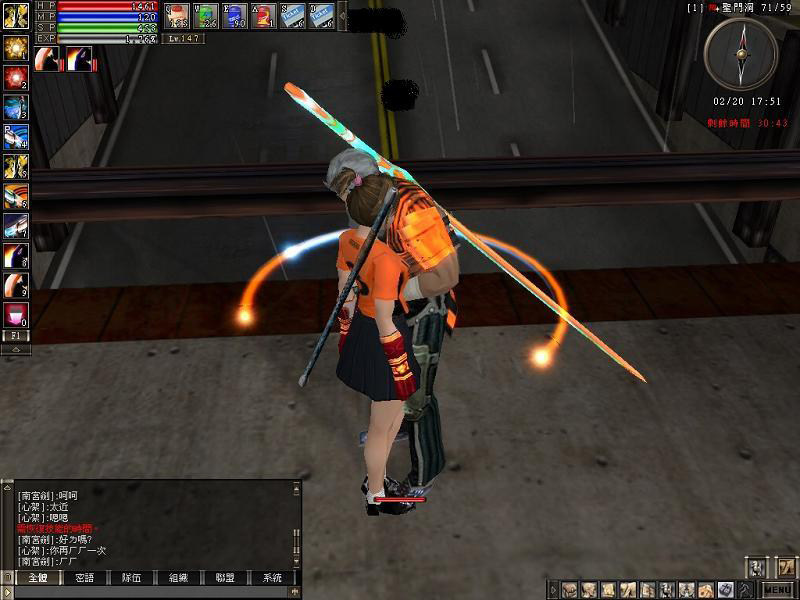Activate the red burst skill in slot 2
This screenshot has height=600, width=800.
tap(15, 77)
